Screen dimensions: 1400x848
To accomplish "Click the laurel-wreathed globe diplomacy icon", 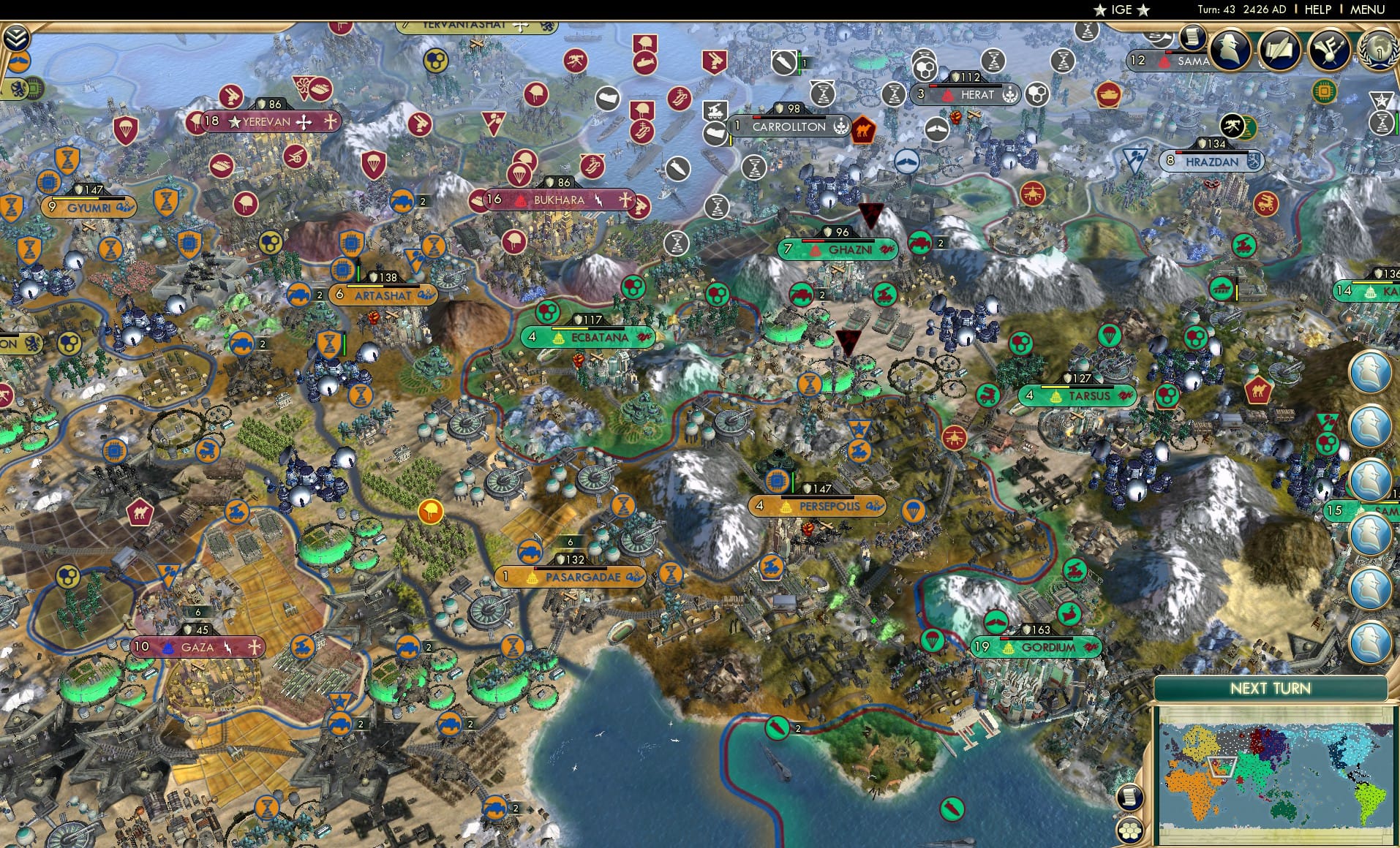I will [x=1381, y=51].
